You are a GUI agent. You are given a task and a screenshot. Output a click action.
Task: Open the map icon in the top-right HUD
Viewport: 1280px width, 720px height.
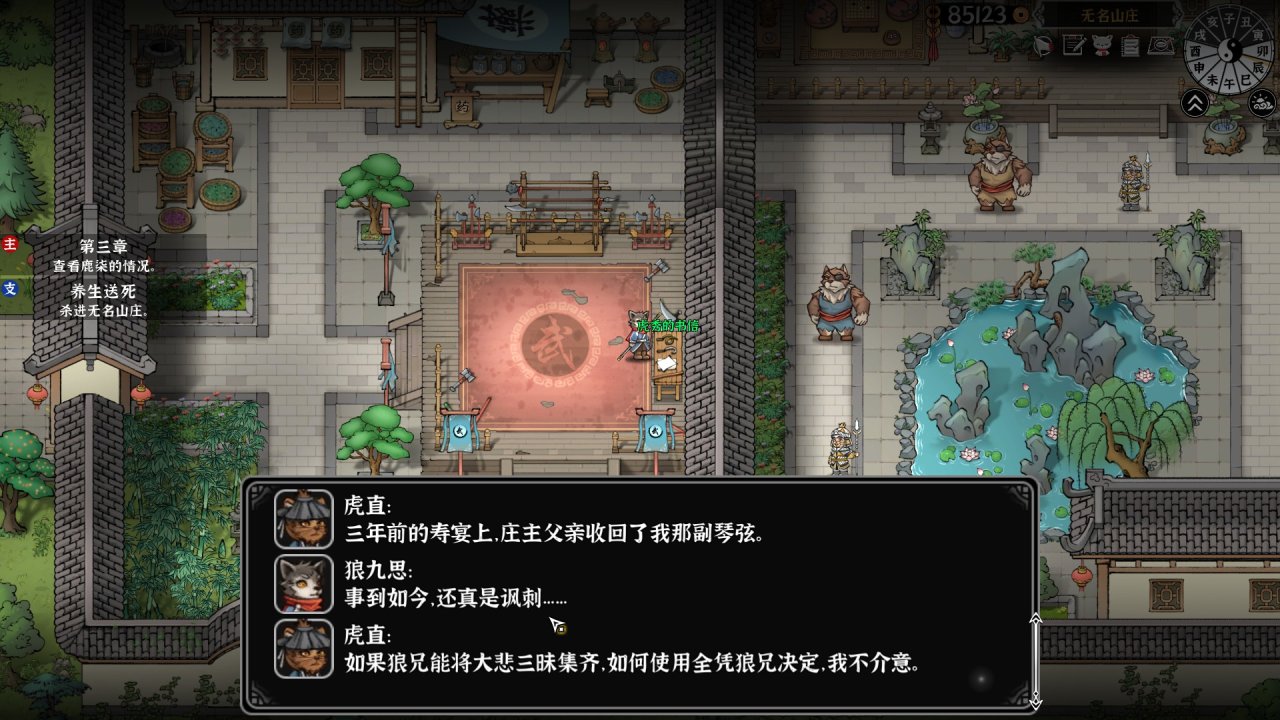tap(1162, 45)
